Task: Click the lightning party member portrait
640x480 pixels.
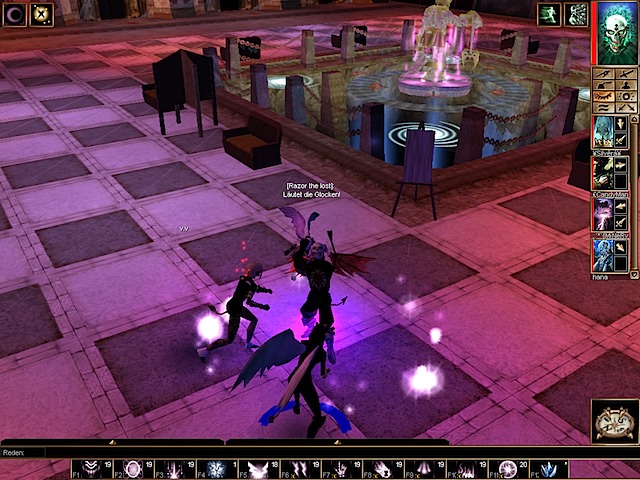Action: point(604,213)
